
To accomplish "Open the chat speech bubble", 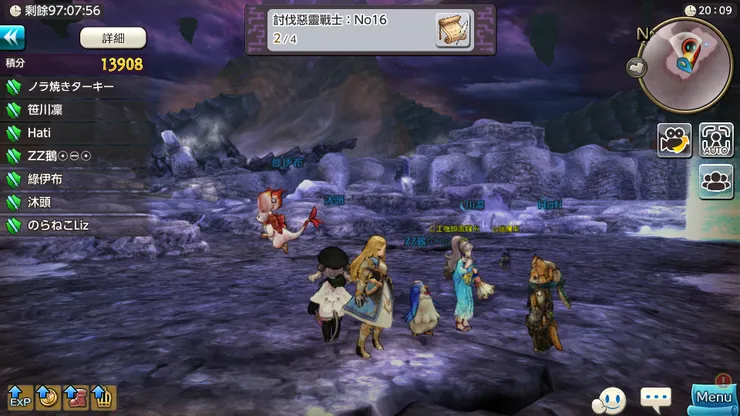I will 656,399.
